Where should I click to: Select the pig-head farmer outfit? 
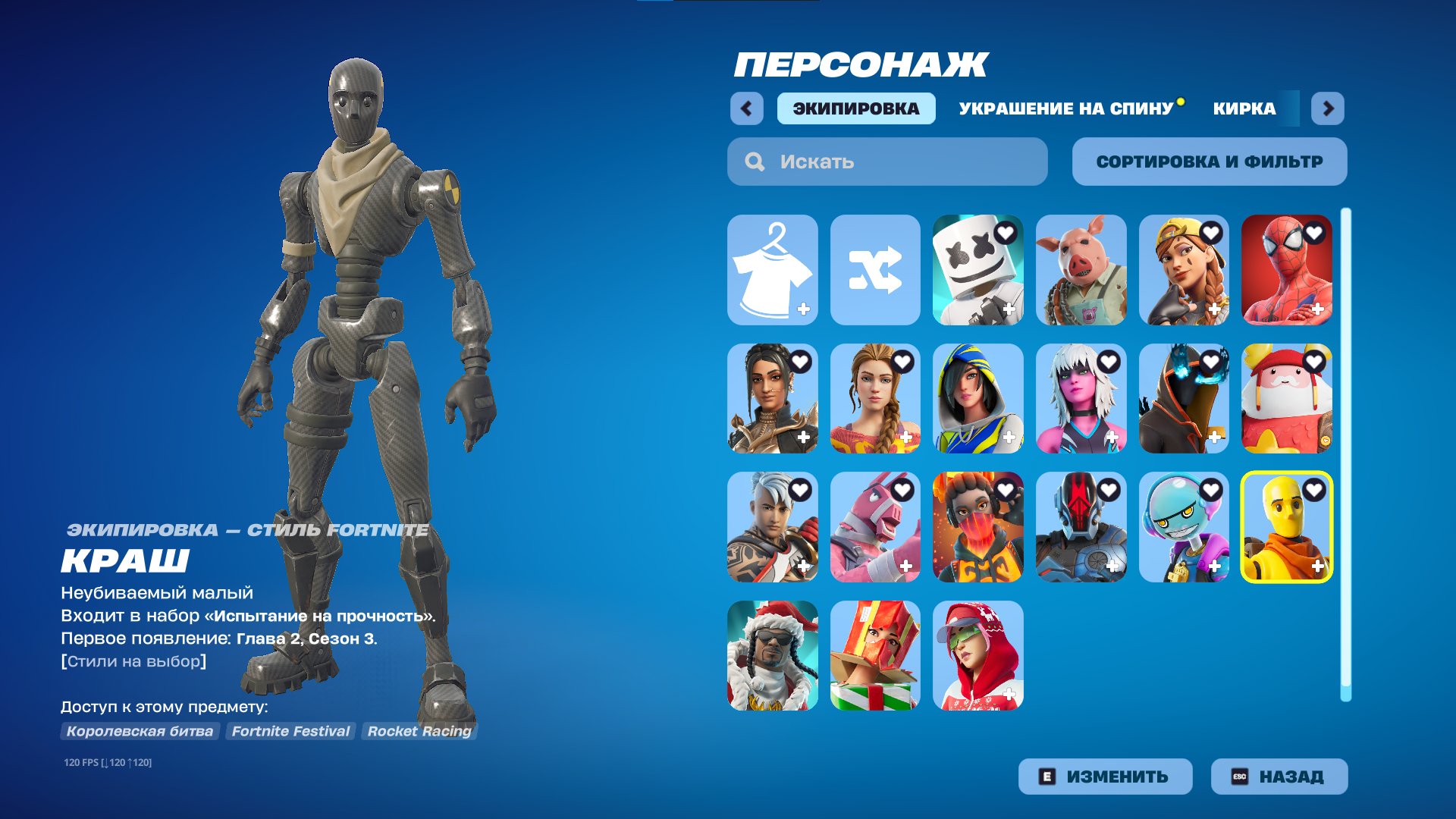pyautogui.click(x=1081, y=271)
